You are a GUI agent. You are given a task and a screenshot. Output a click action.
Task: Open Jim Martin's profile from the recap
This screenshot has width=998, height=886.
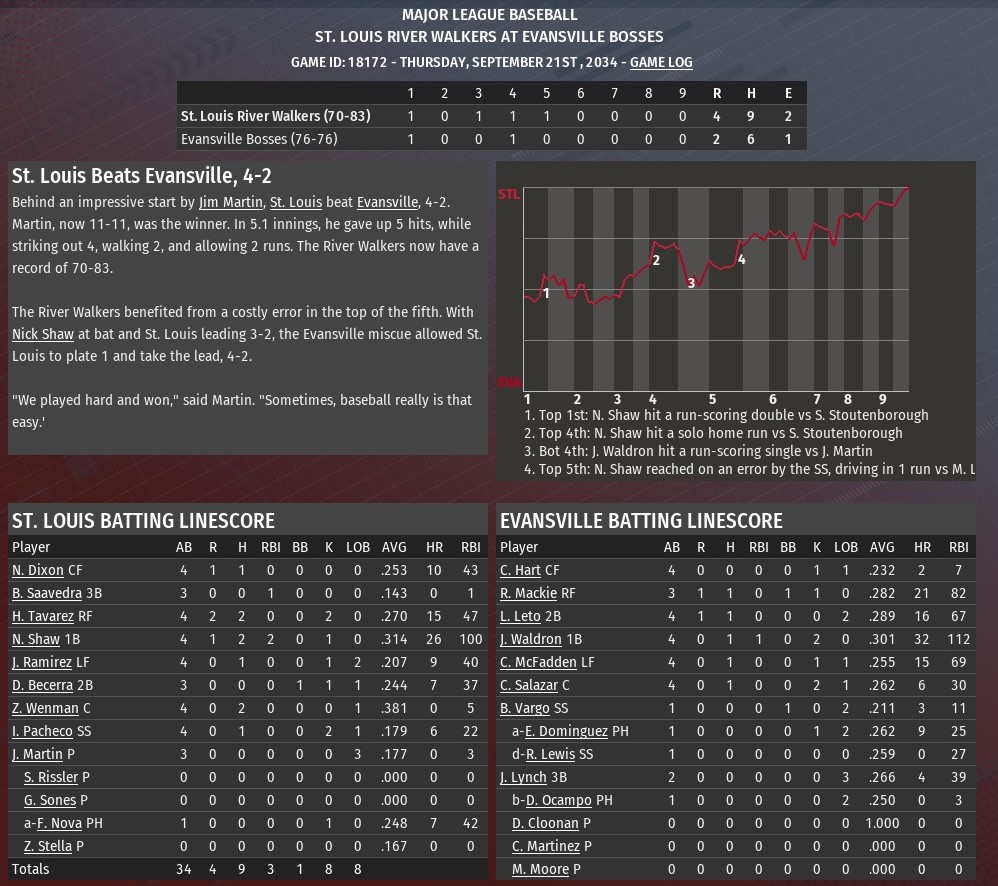pos(230,203)
